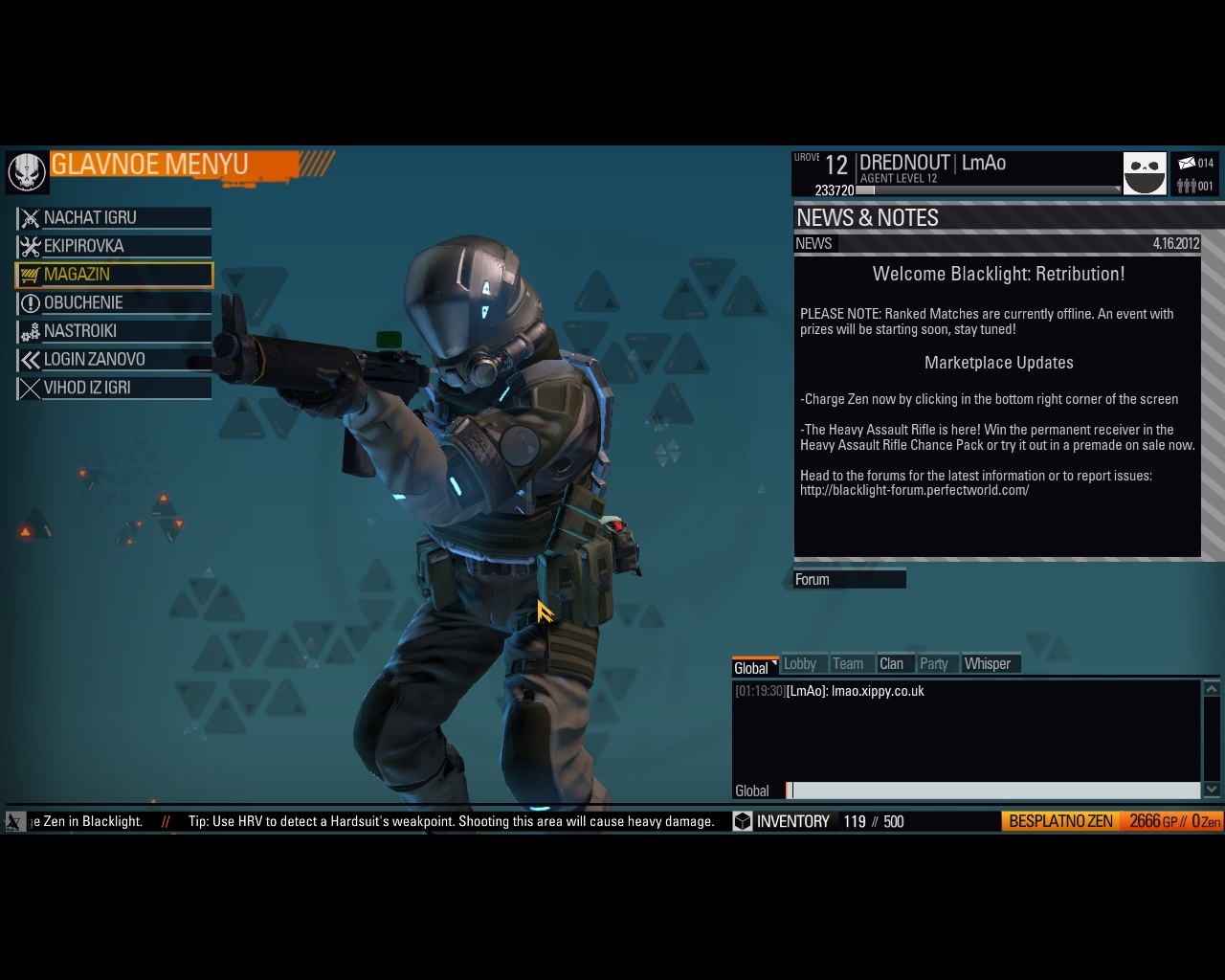Screen dimensions: 1225x980
Task: Open the OBUCHENIE training menu
Action: click(114, 303)
